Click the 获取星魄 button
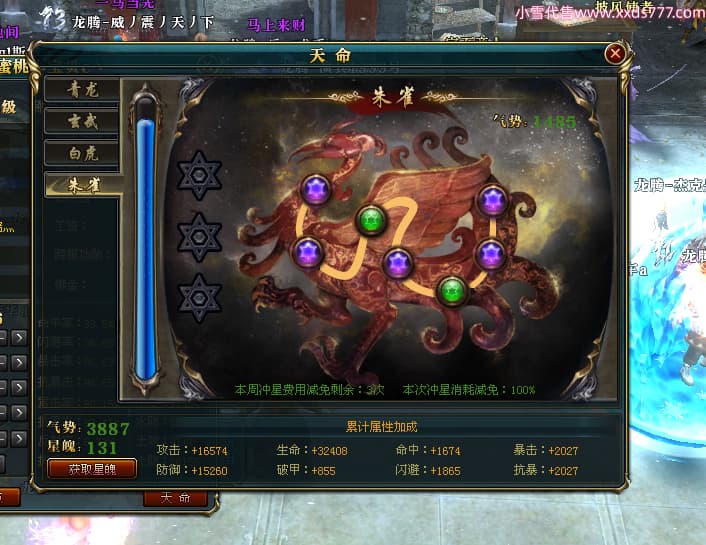706x545 pixels. (x=91, y=468)
